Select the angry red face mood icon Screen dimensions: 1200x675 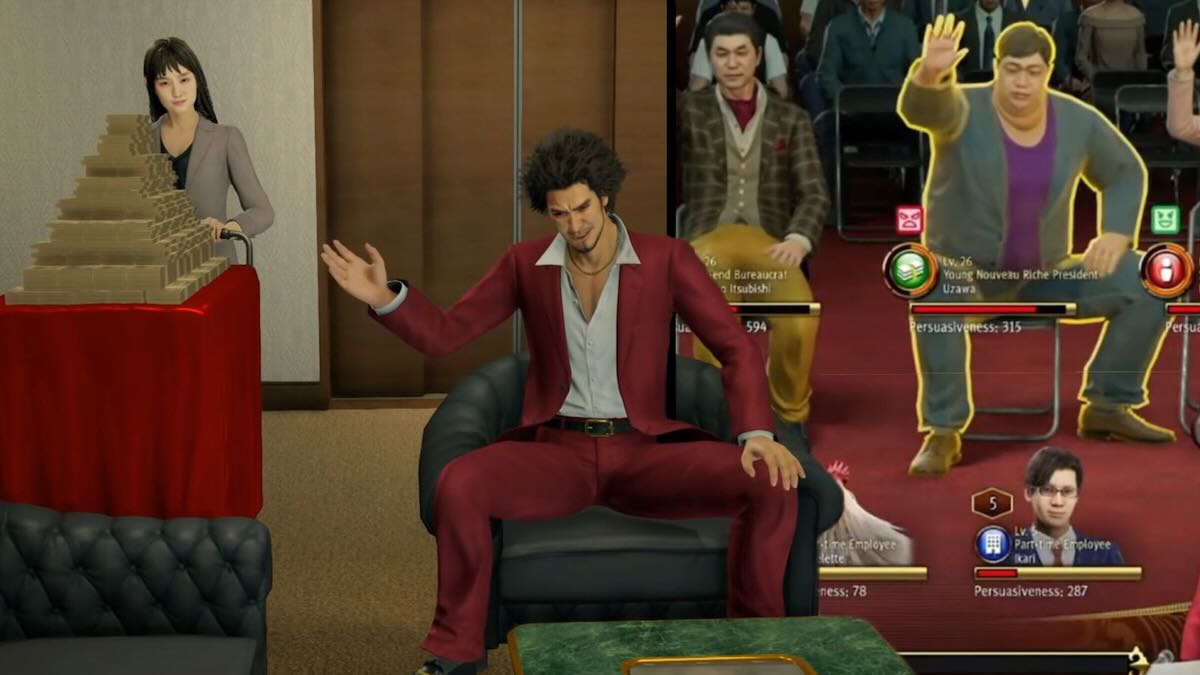tap(909, 219)
